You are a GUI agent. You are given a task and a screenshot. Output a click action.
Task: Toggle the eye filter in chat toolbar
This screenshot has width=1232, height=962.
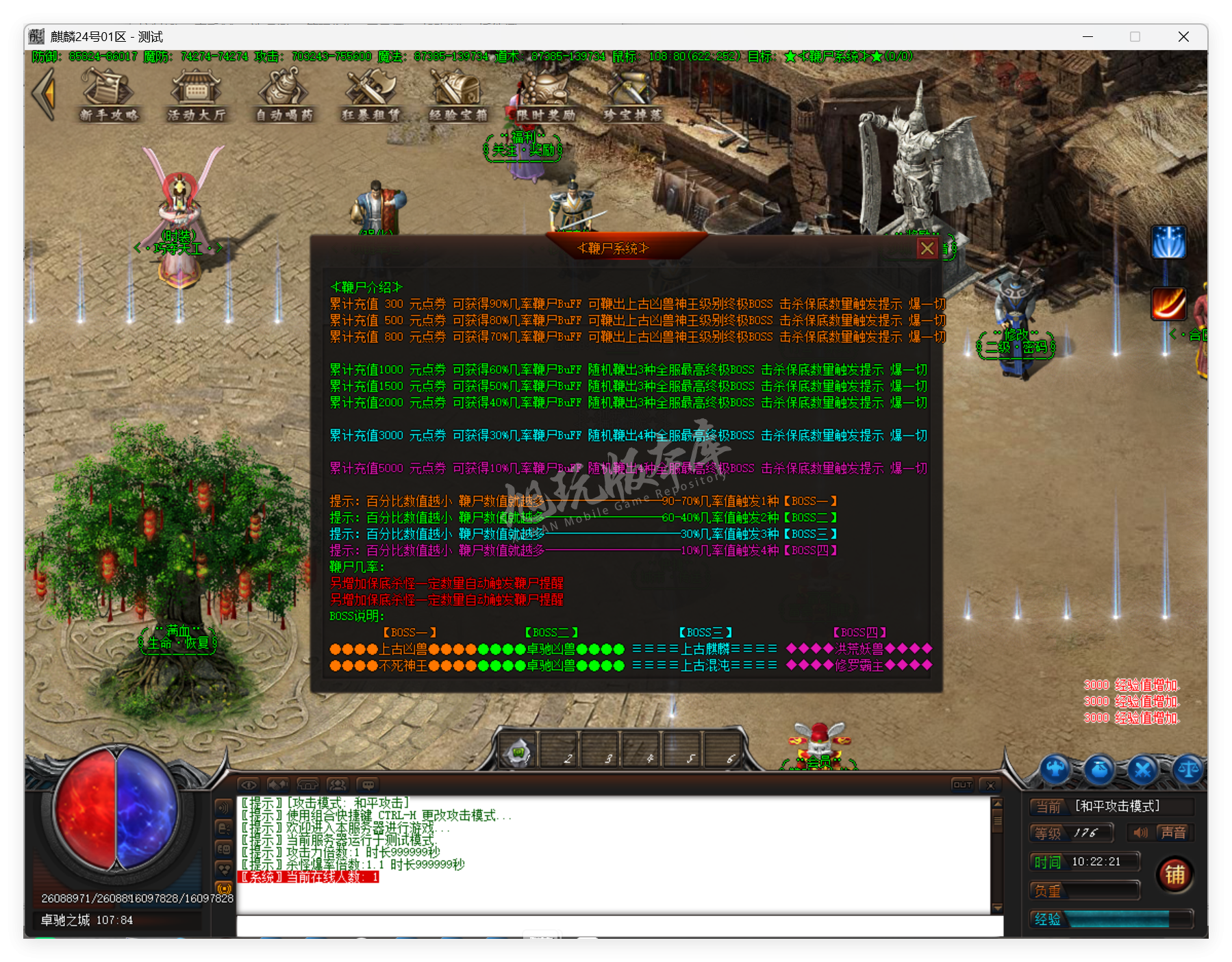pos(250,785)
